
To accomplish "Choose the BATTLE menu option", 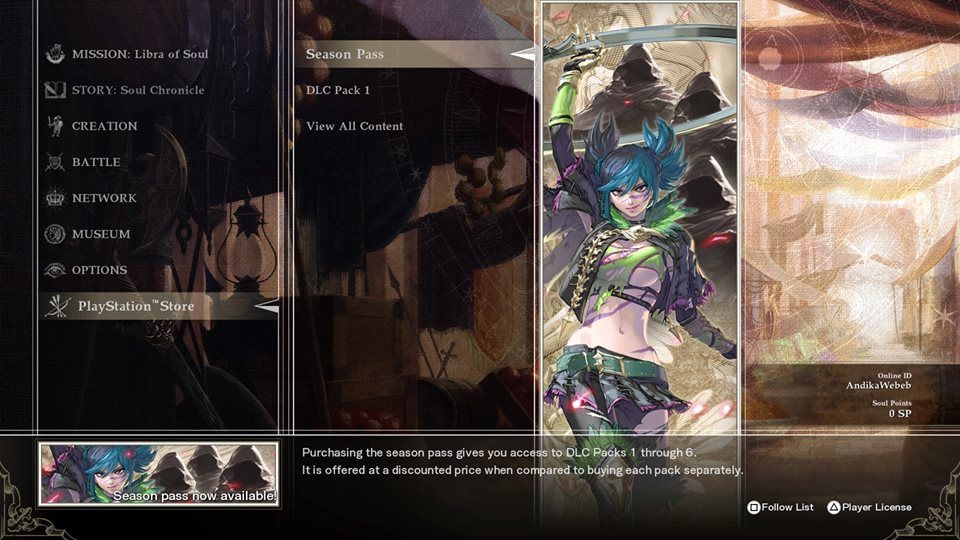I will (96, 162).
